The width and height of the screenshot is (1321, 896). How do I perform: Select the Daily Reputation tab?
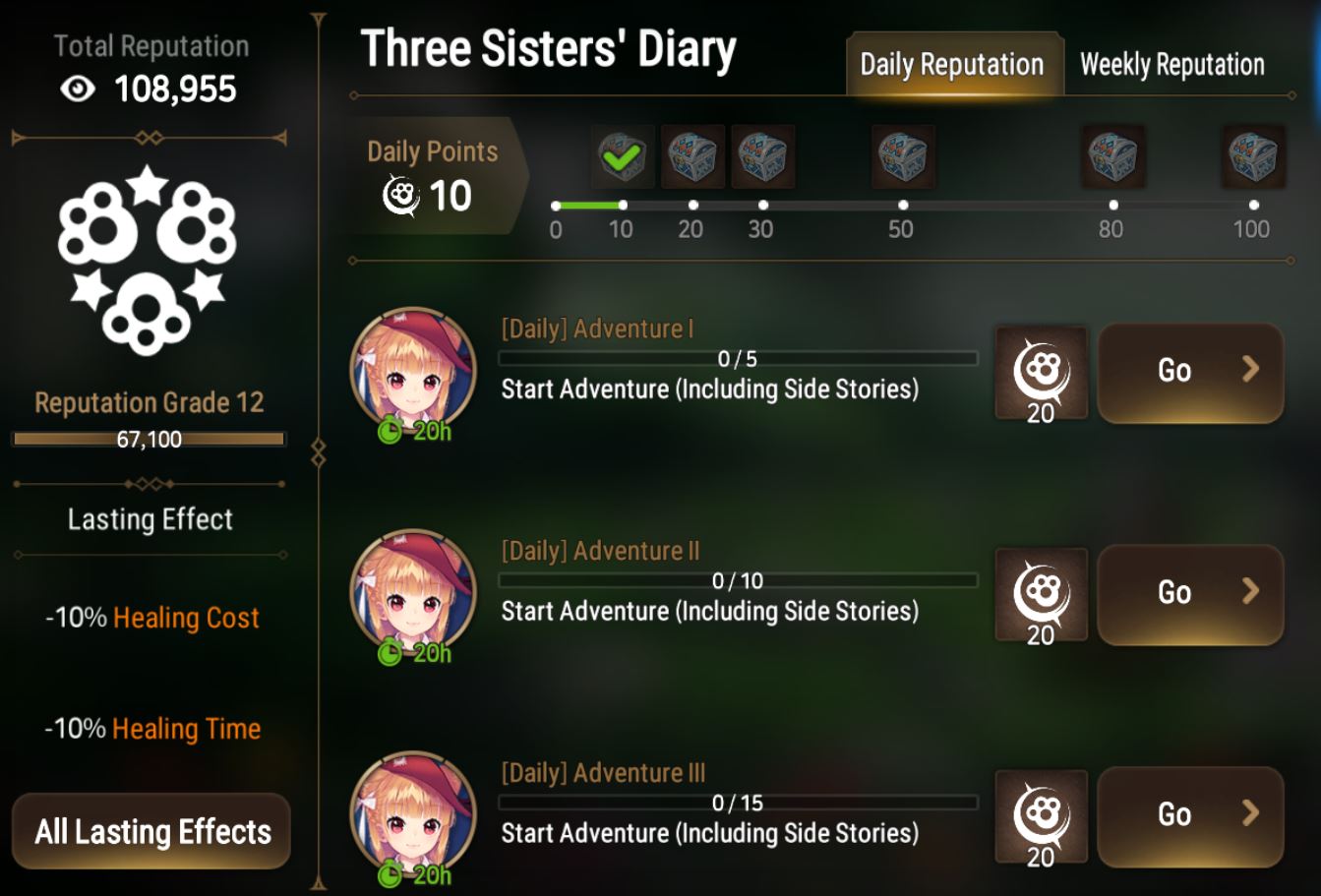point(952,64)
